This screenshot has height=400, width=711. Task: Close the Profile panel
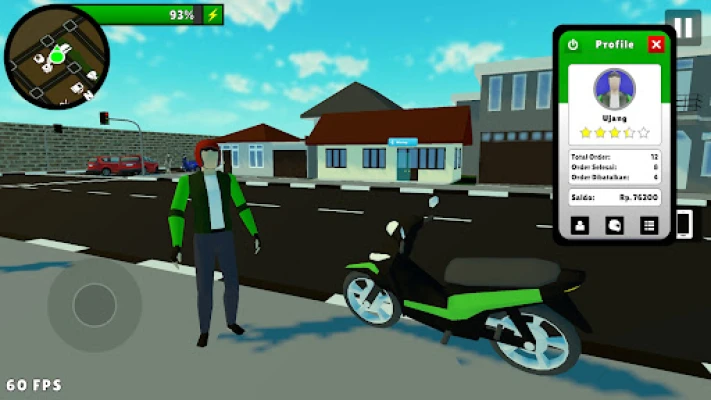pos(655,44)
